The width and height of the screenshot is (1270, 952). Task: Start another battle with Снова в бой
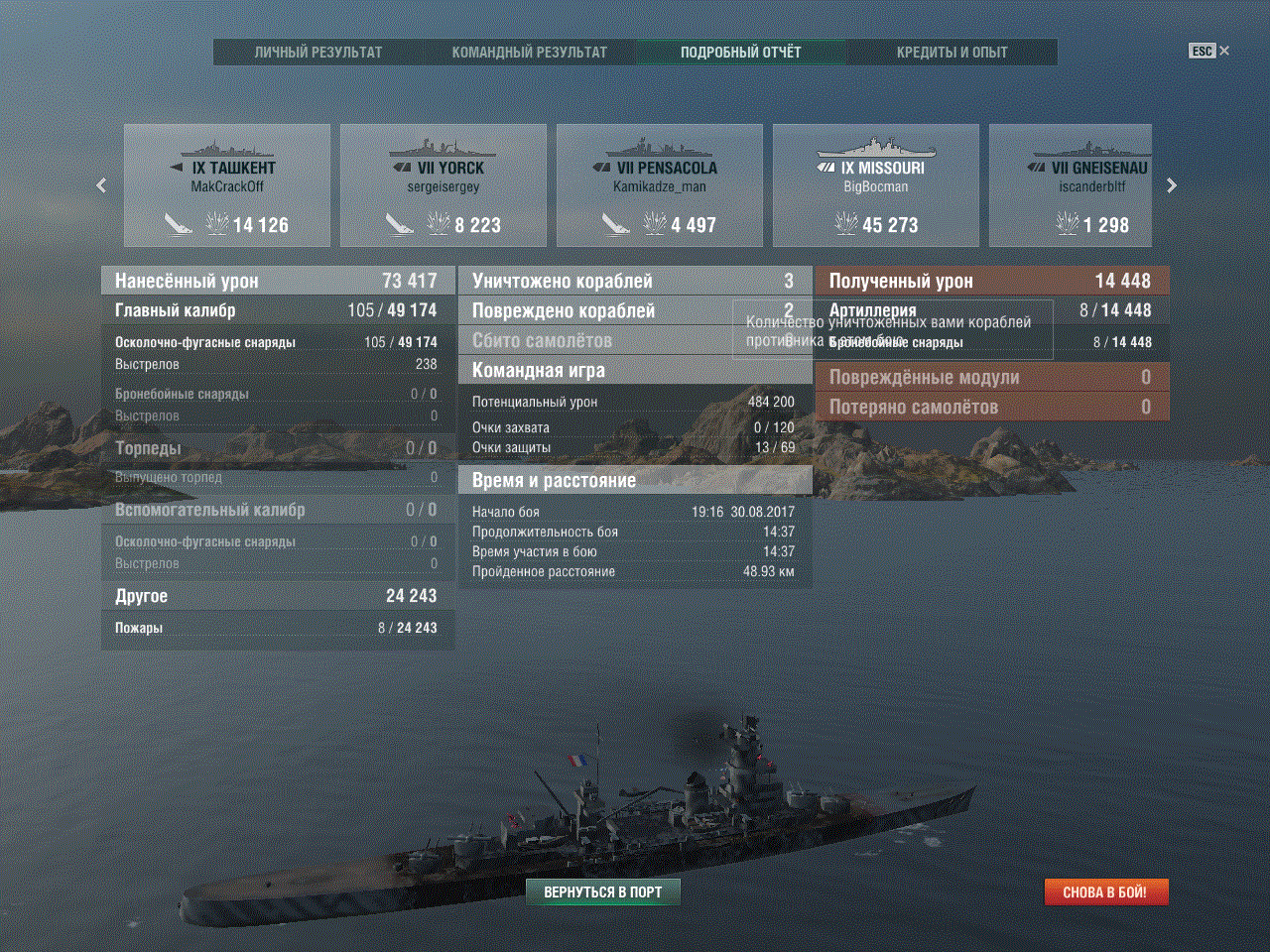pyautogui.click(x=1105, y=892)
